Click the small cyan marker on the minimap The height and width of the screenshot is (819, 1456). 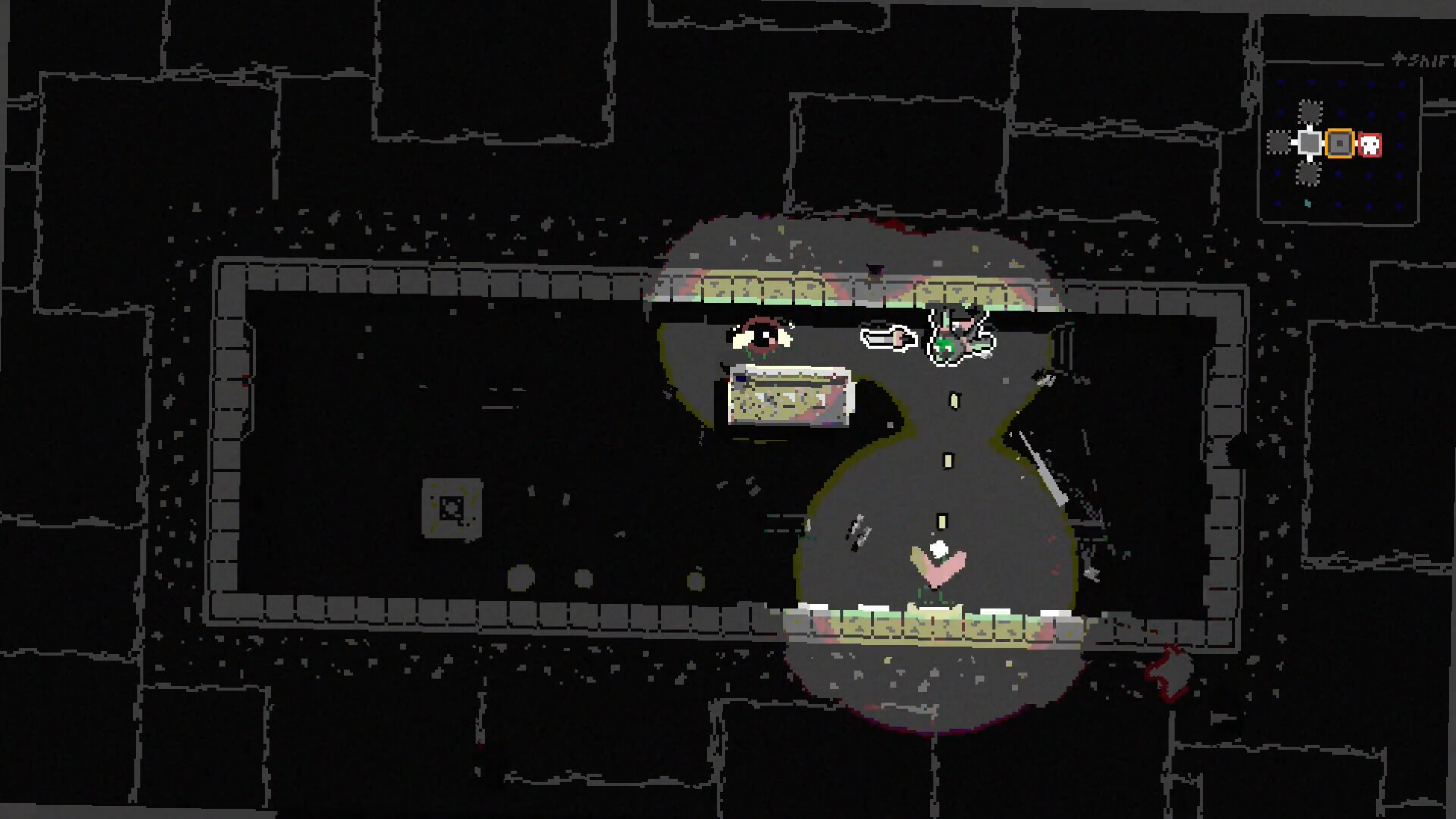coord(1308,203)
